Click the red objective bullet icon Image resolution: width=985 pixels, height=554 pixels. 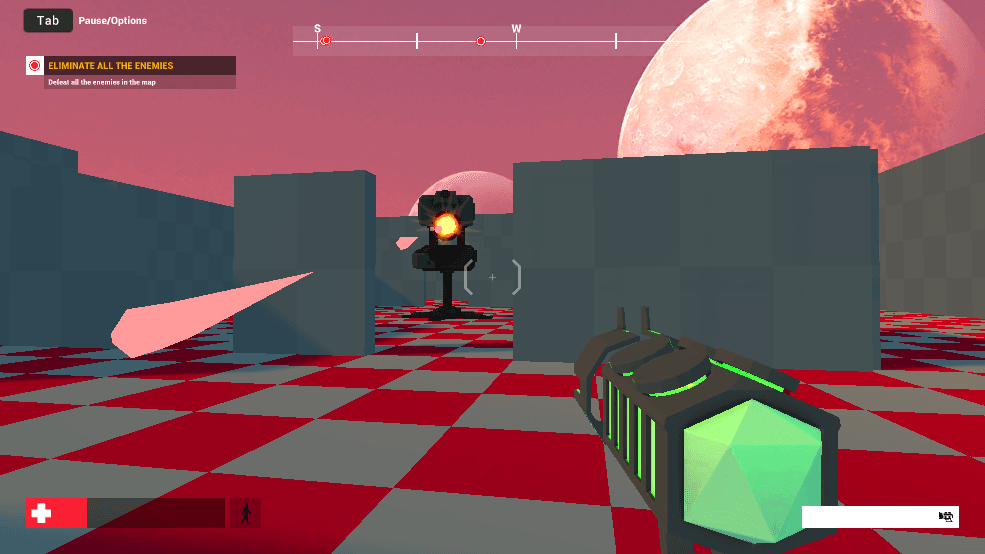coord(35,66)
